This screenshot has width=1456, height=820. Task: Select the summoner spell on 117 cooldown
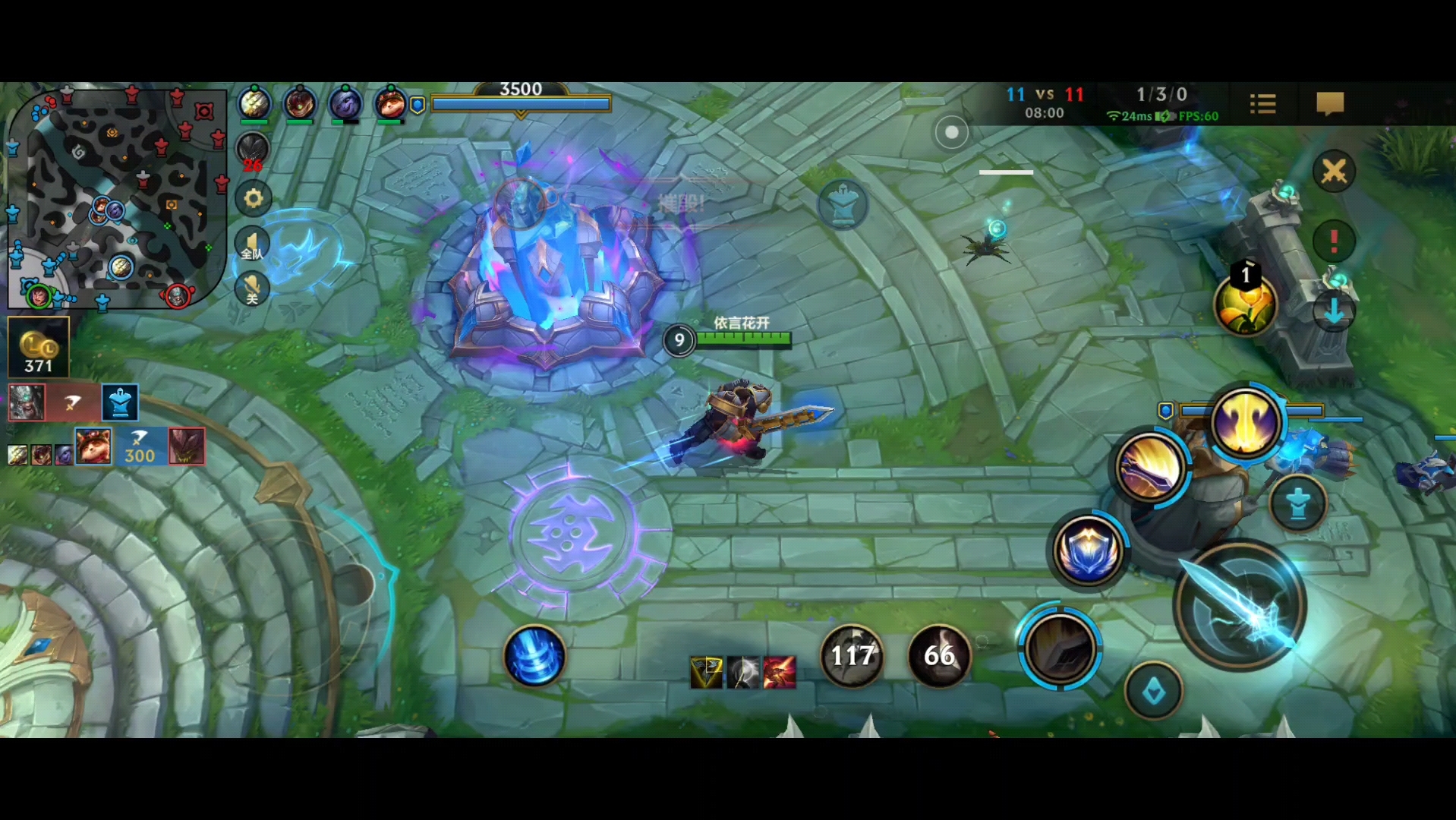[852, 655]
